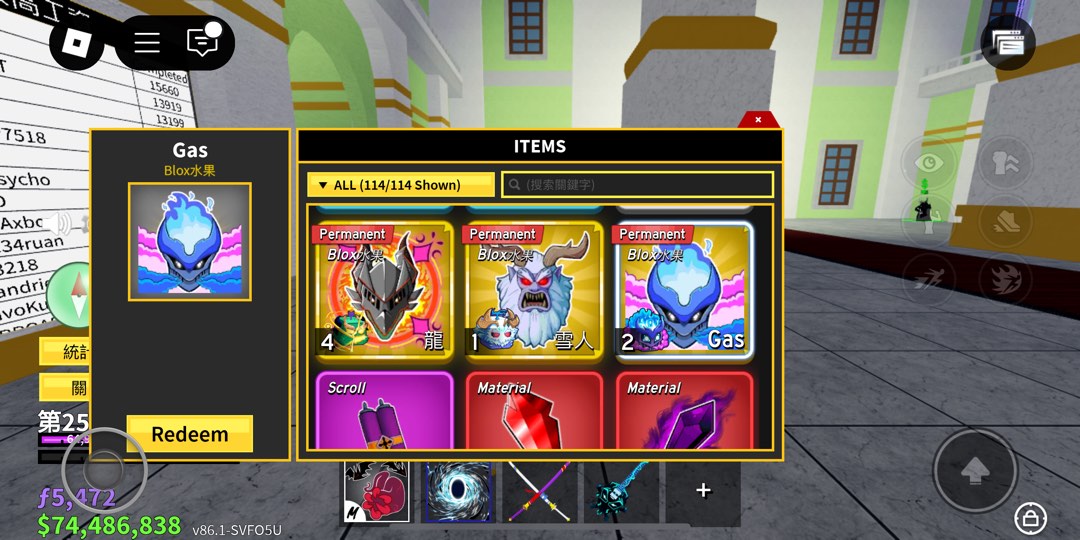Open the compass button

[68, 295]
